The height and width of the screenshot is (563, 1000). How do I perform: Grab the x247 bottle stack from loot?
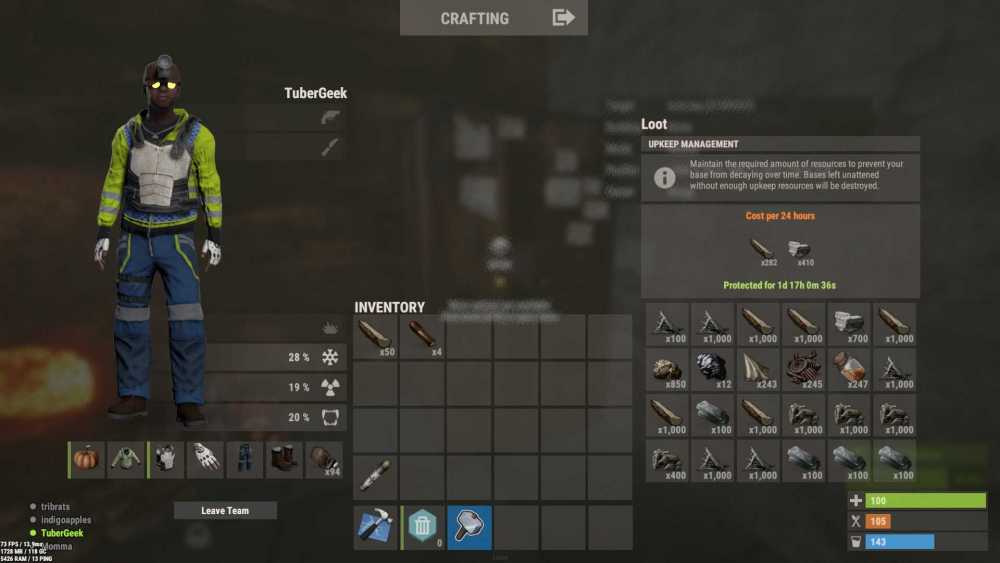coord(848,371)
